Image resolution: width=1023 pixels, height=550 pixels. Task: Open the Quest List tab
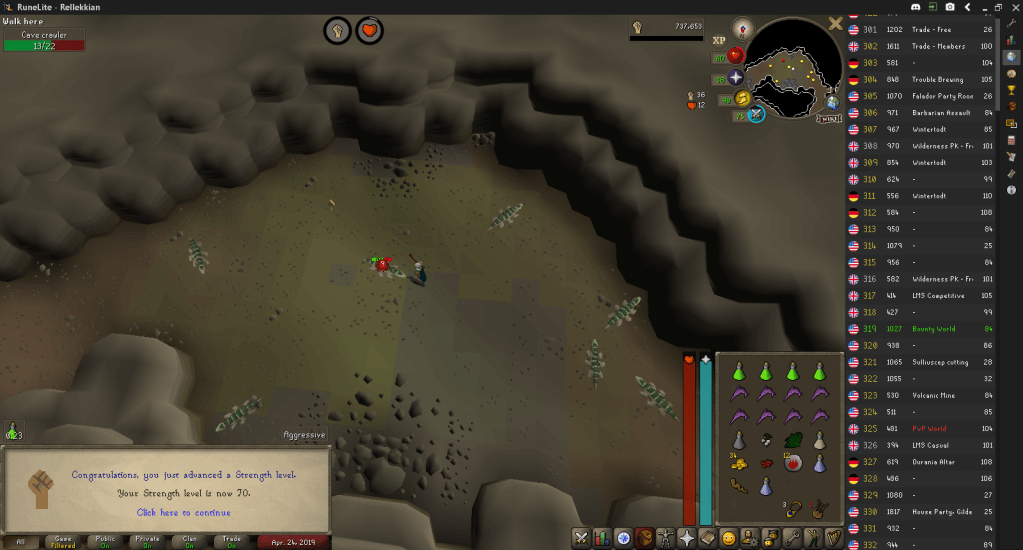pos(623,538)
